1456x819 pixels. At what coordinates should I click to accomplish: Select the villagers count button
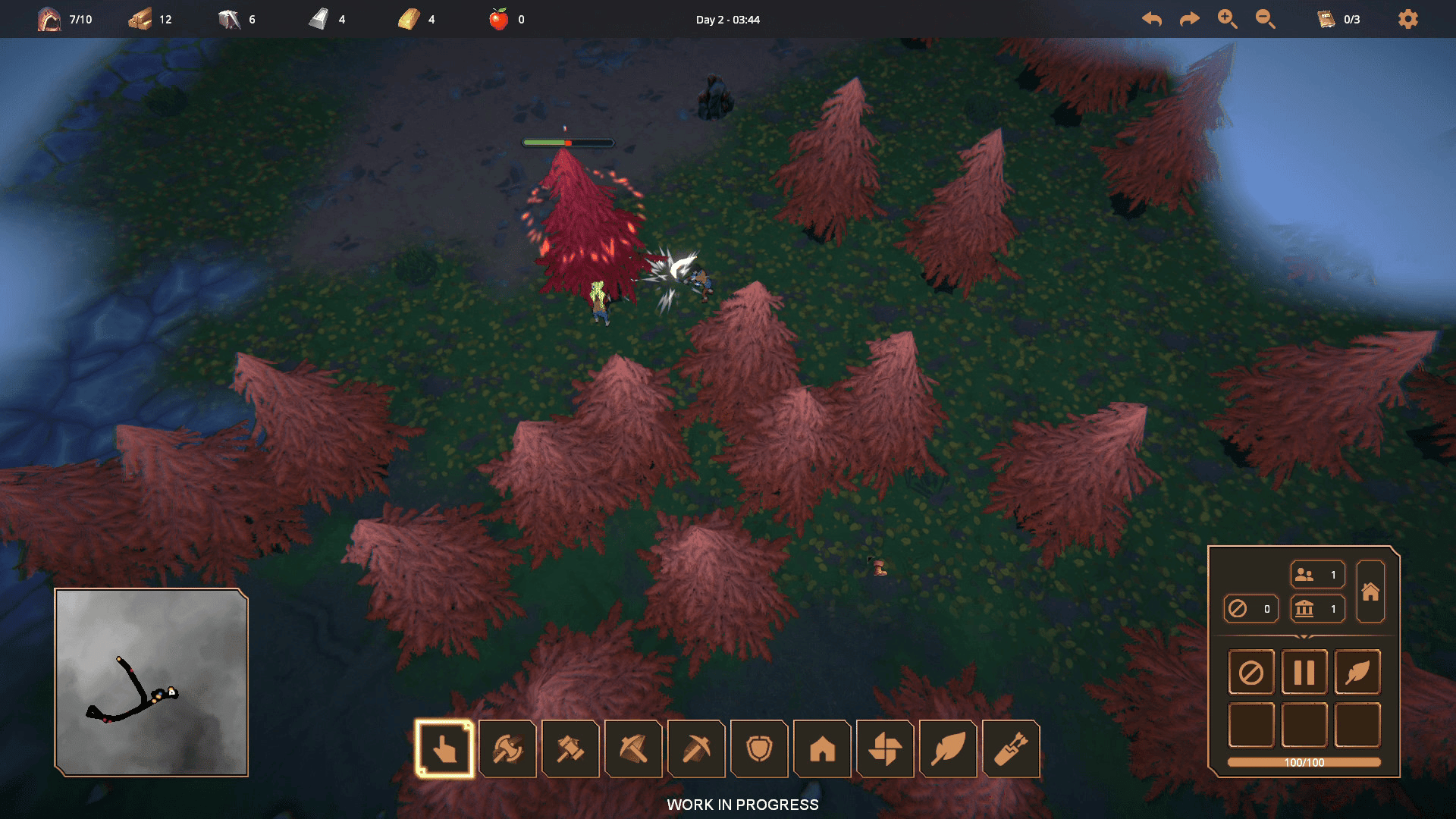click(x=1317, y=575)
